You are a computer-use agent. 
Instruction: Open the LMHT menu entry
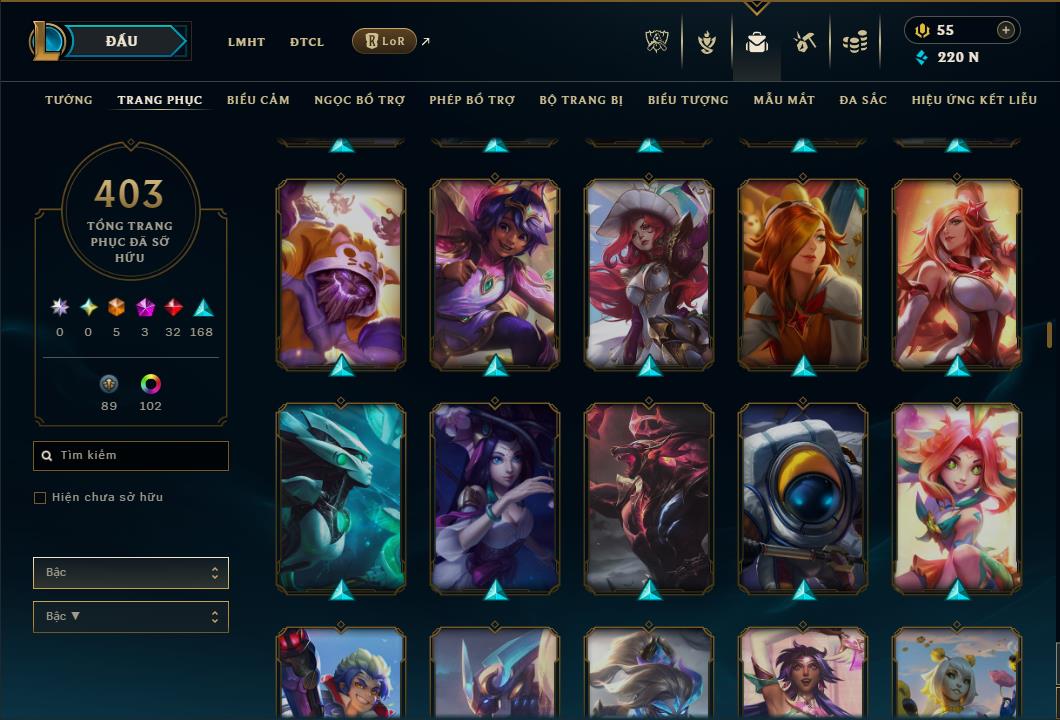click(246, 42)
